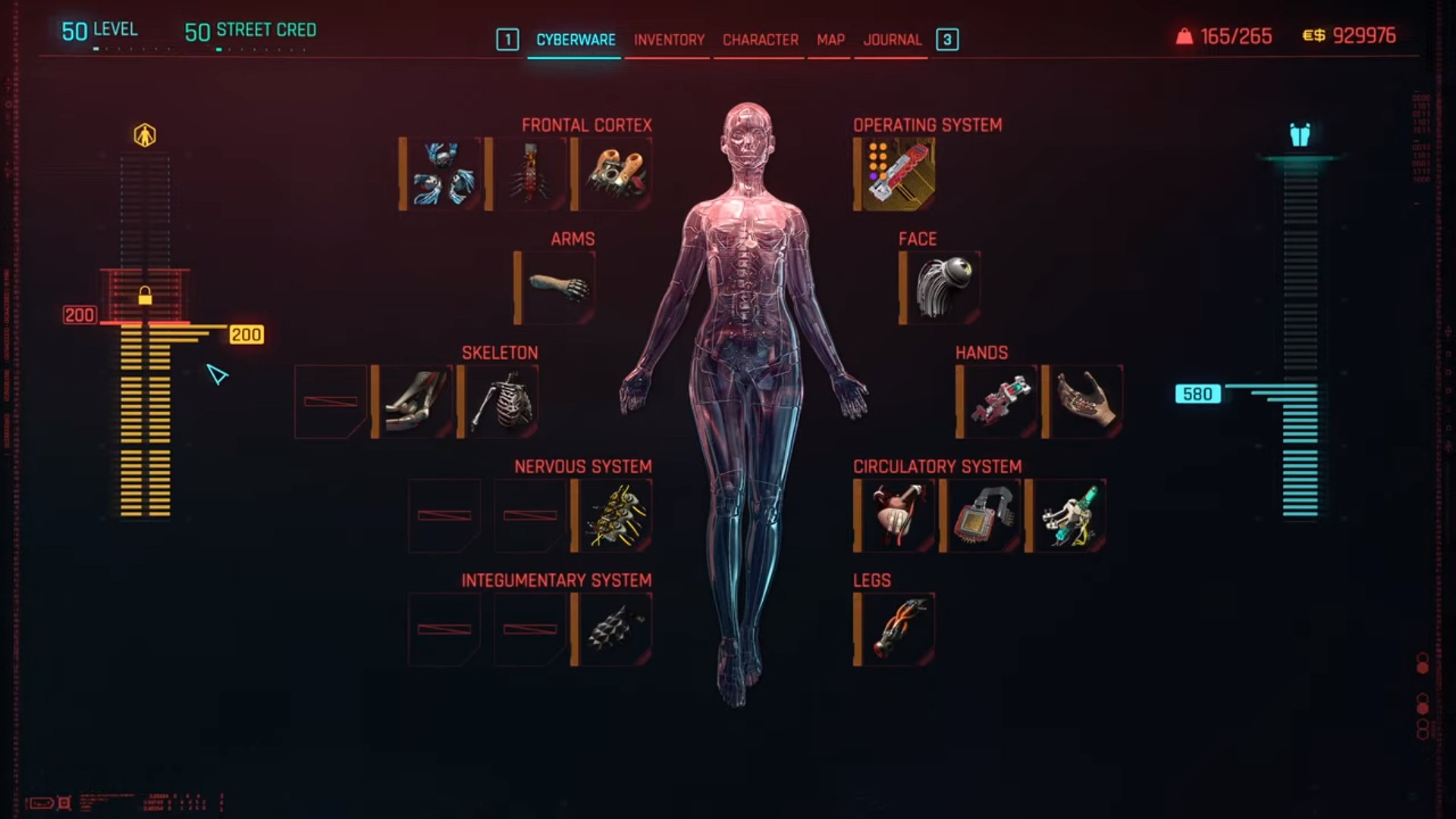
Task: Click the empty Skeleton slot
Action: (x=331, y=402)
